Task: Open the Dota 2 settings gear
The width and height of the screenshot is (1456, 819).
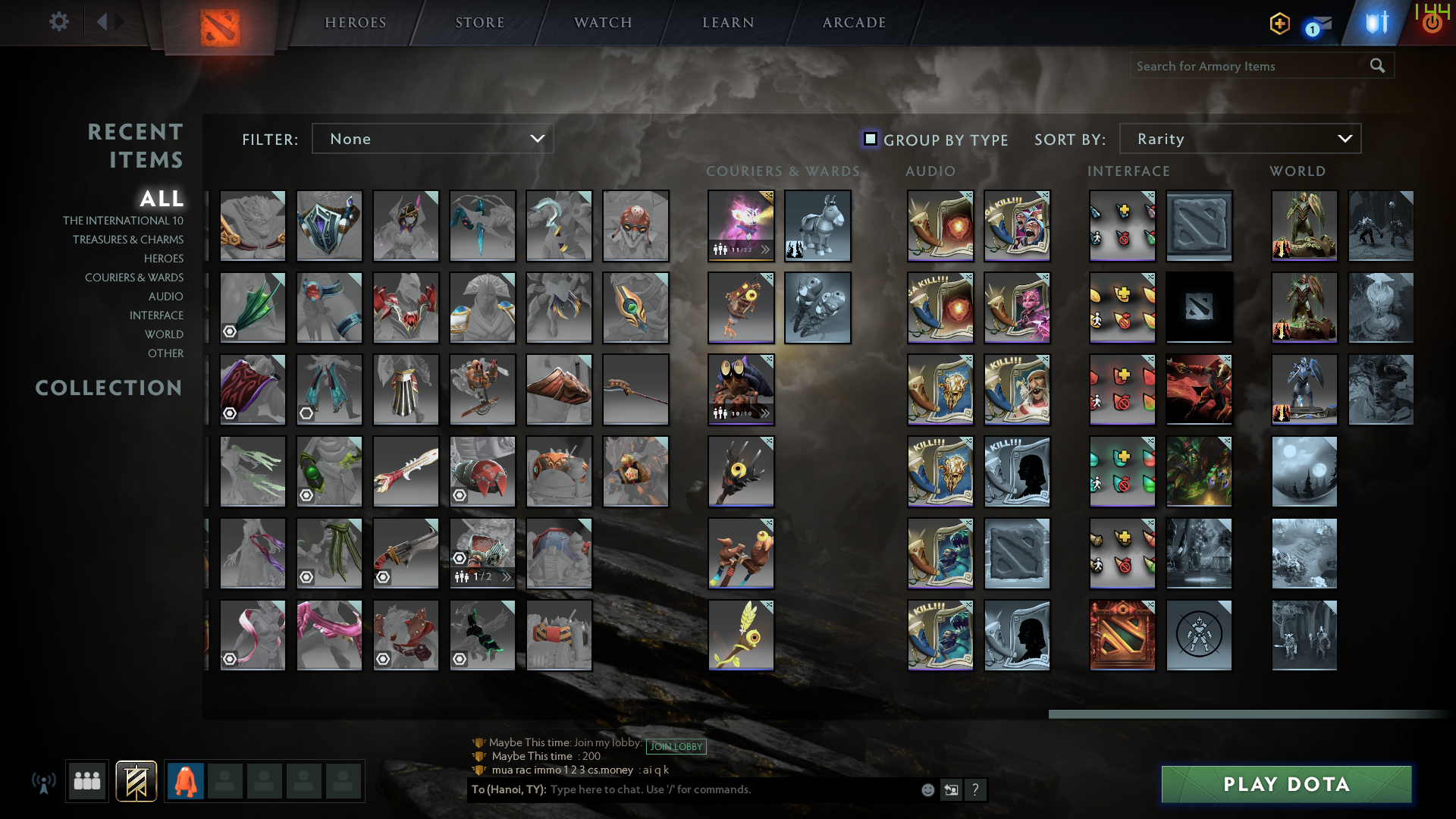Action: (59, 22)
